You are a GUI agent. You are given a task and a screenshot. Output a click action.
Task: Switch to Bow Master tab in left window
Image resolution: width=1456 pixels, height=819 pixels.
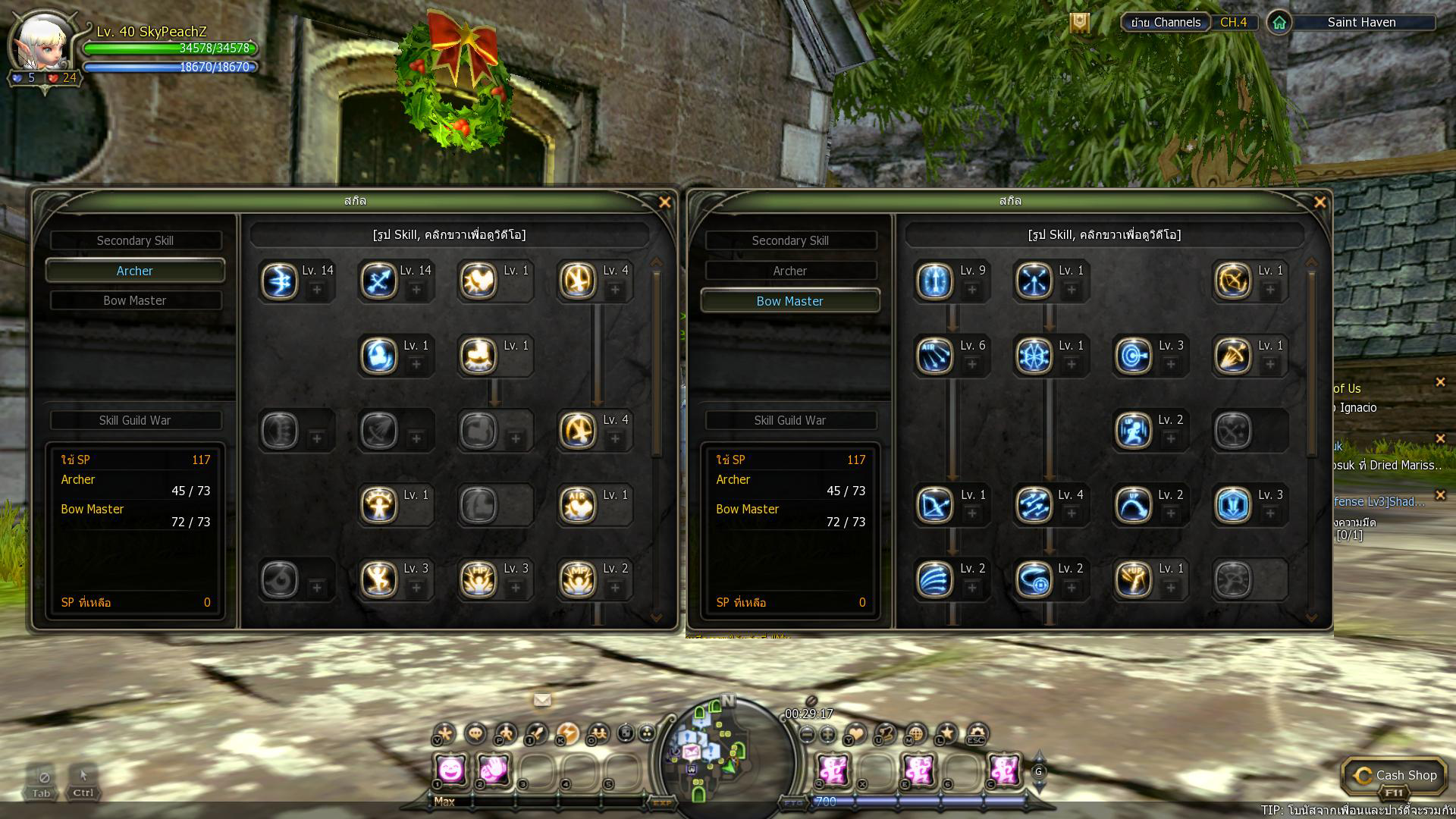[135, 300]
